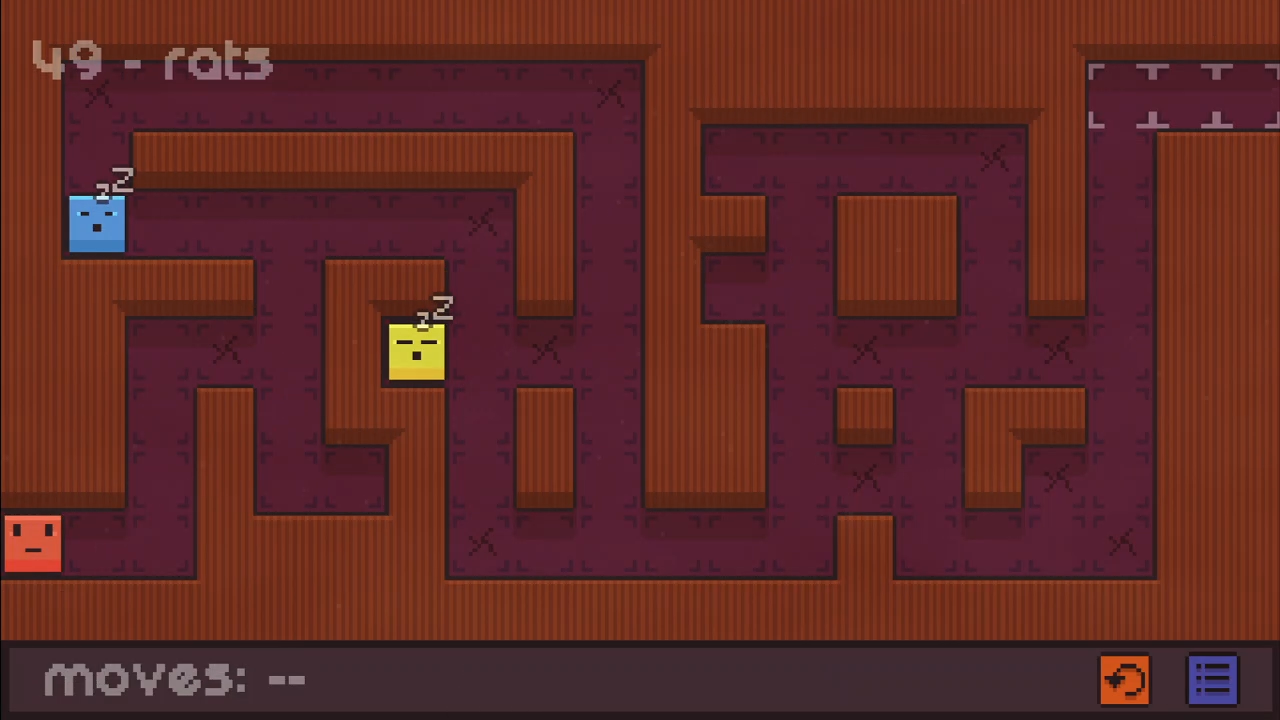Open the blue level list icon
The width and height of the screenshot is (1280, 720).
click(x=1213, y=679)
